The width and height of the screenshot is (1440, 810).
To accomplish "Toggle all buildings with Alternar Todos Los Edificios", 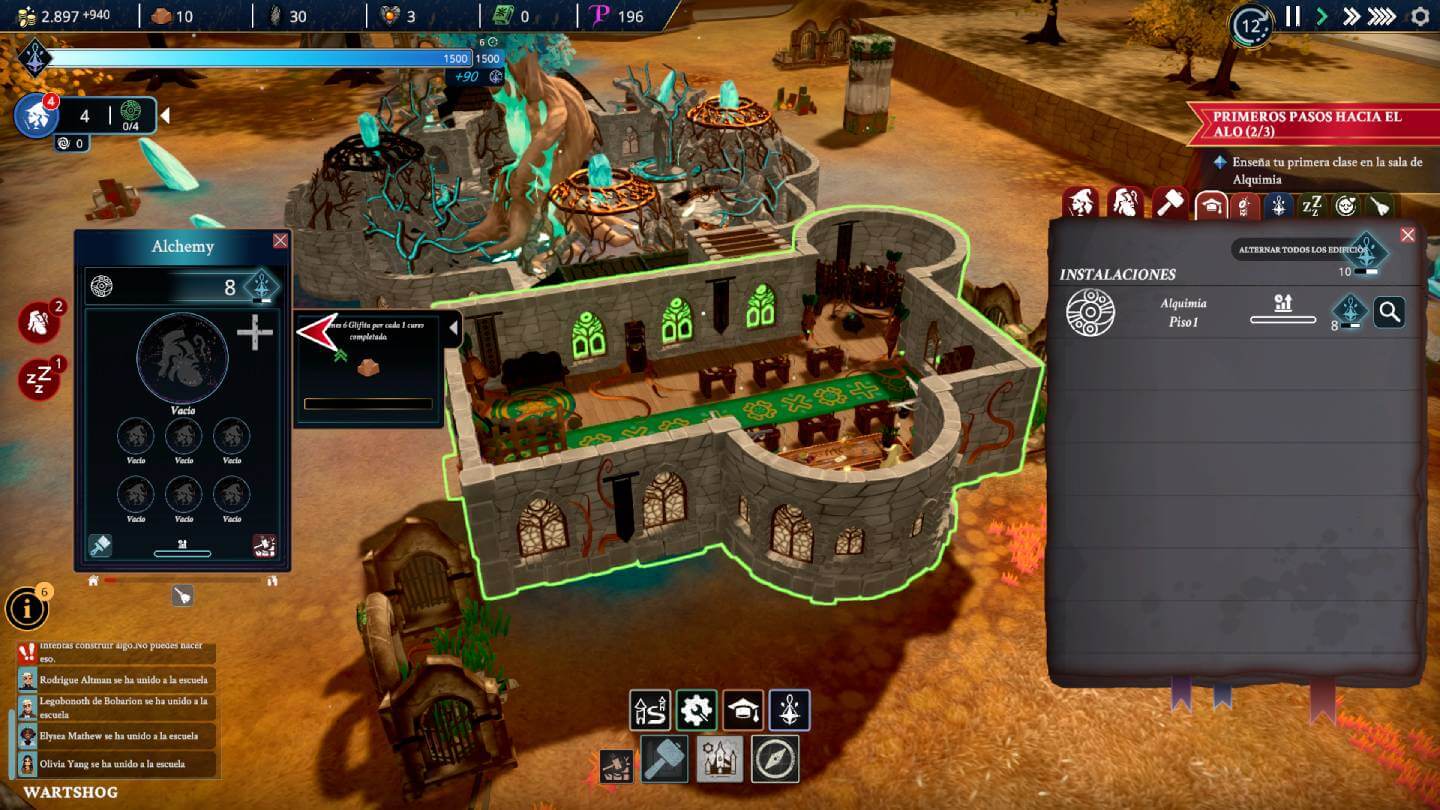I will click(x=1365, y=250).
